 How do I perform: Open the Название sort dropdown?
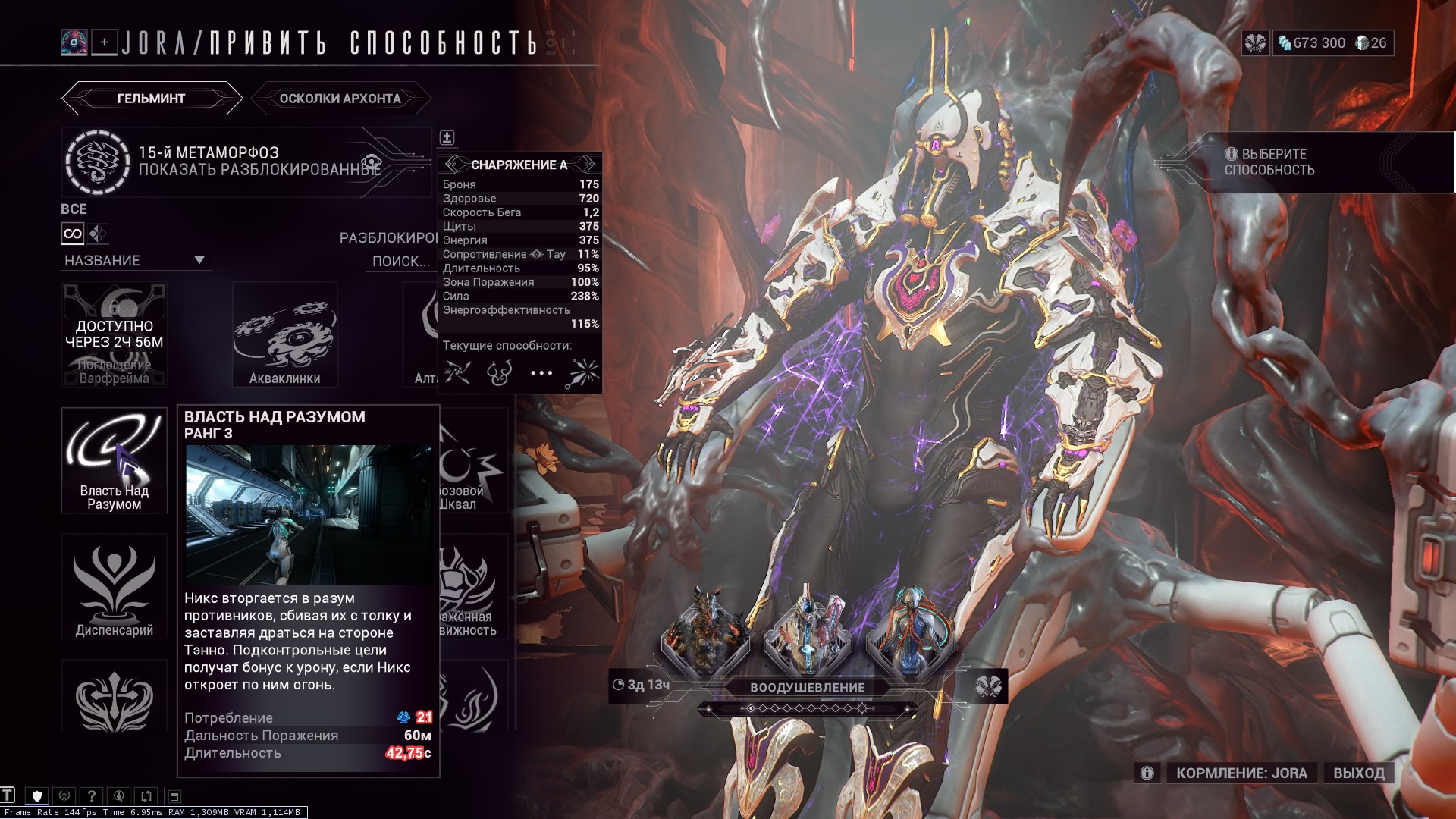134,261
